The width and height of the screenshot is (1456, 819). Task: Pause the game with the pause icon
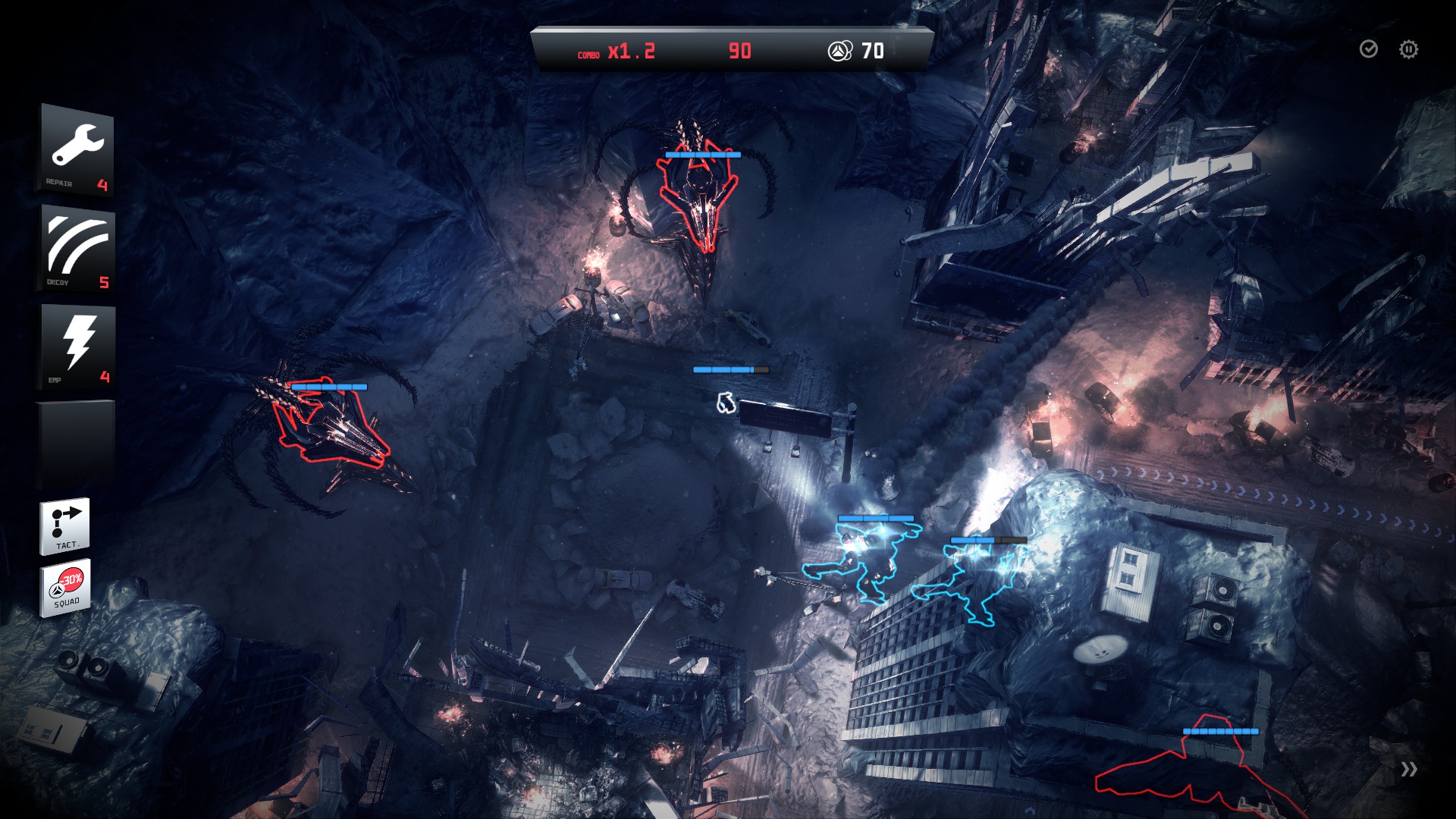1408,49
